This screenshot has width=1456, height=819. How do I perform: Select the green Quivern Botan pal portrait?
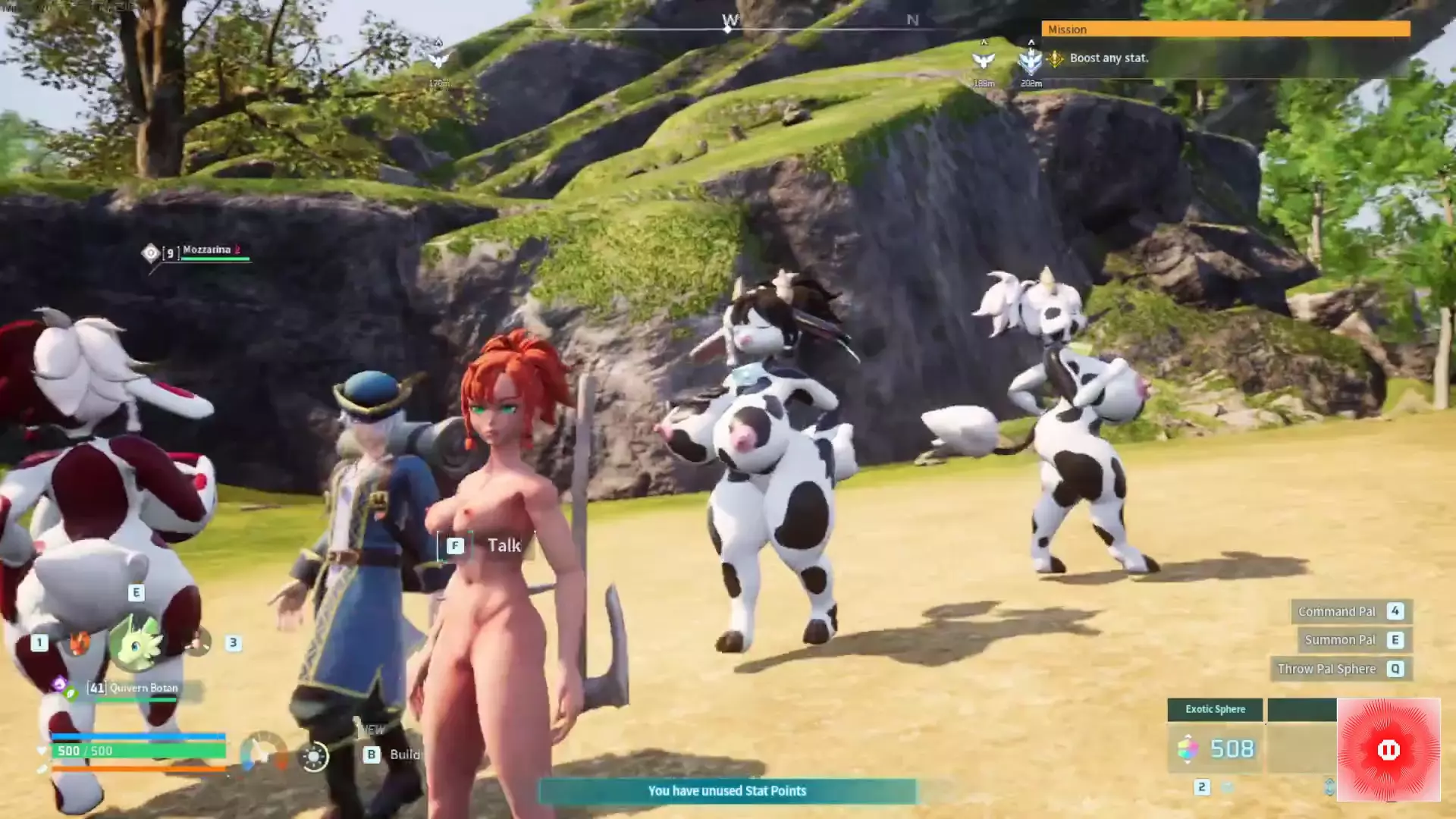point(136,643)
